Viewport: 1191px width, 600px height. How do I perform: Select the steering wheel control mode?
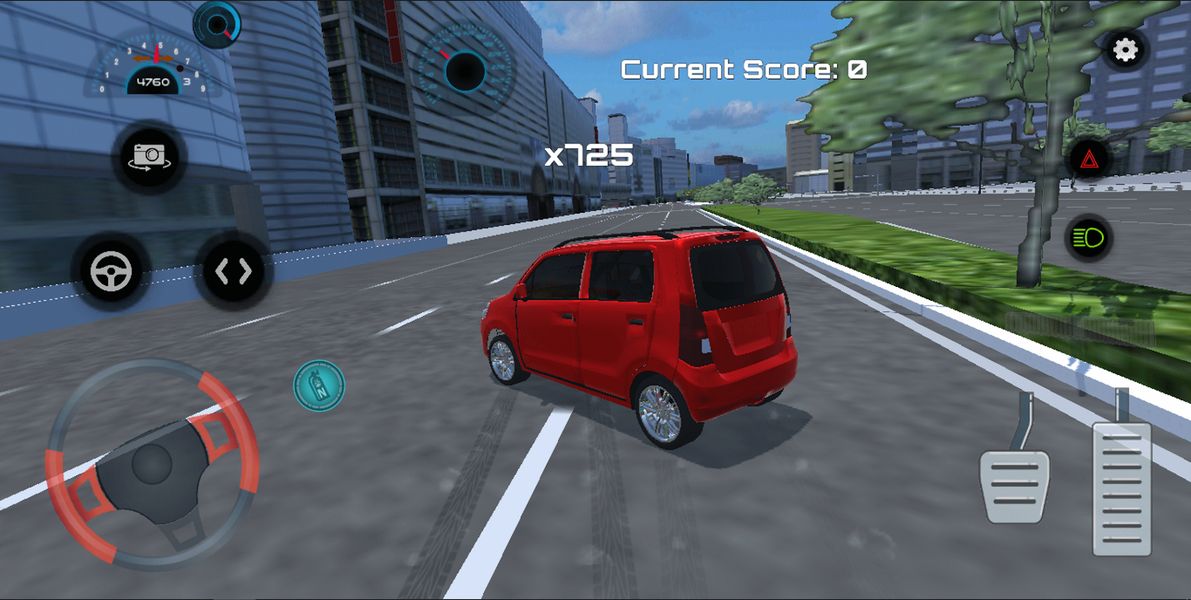click(111, 271)
